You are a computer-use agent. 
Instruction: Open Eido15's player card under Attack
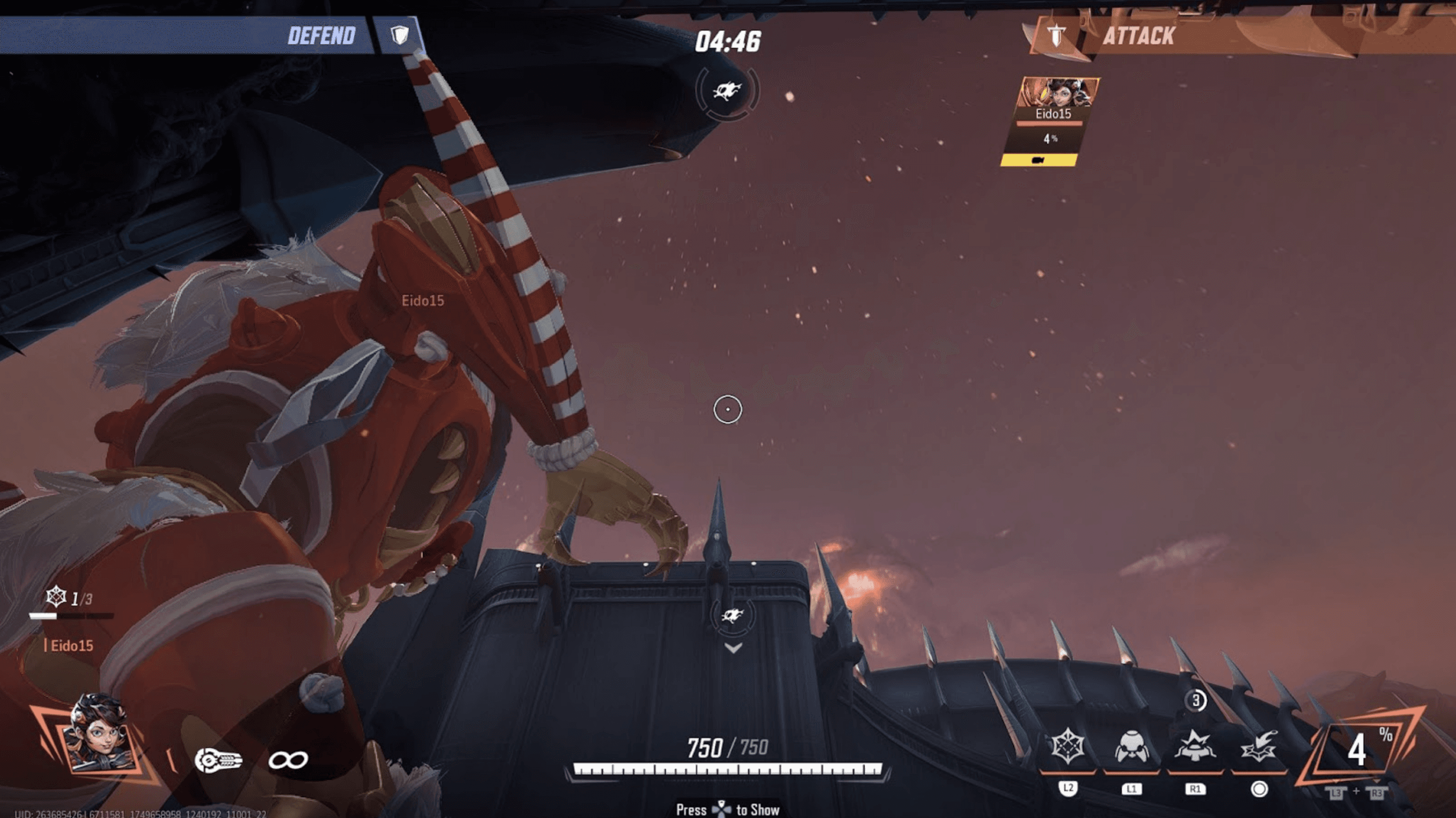1052,113
